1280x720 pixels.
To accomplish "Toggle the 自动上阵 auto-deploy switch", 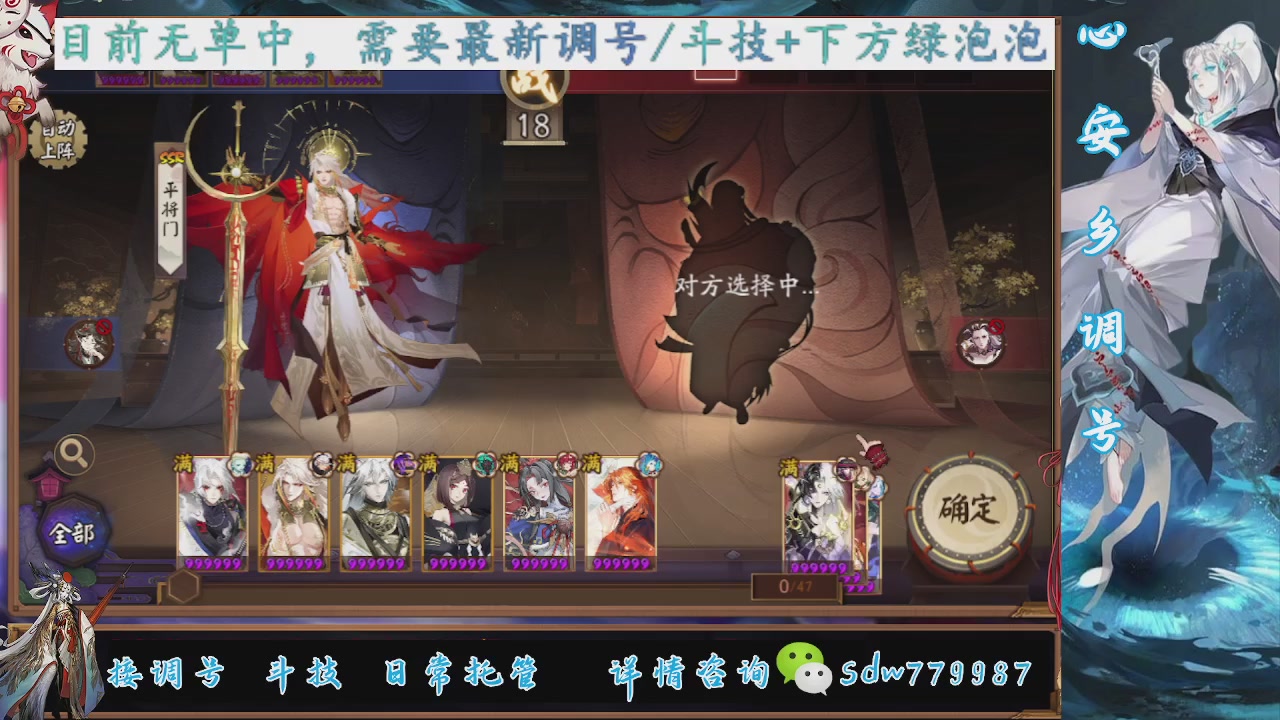I will click(58, 140).
